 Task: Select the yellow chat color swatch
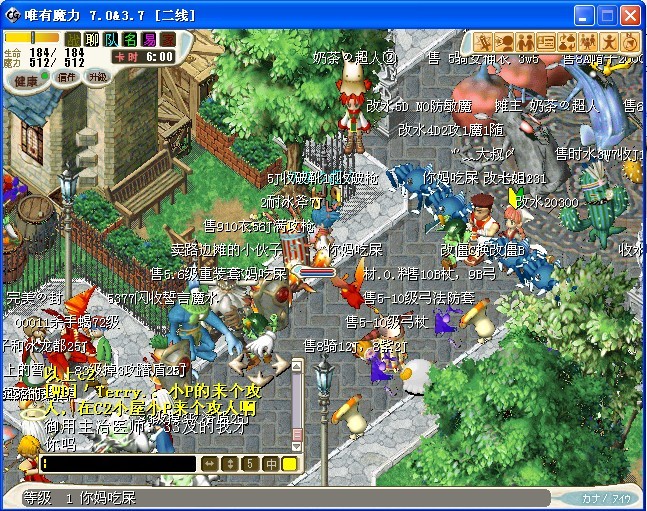click(x=289, y=464)
